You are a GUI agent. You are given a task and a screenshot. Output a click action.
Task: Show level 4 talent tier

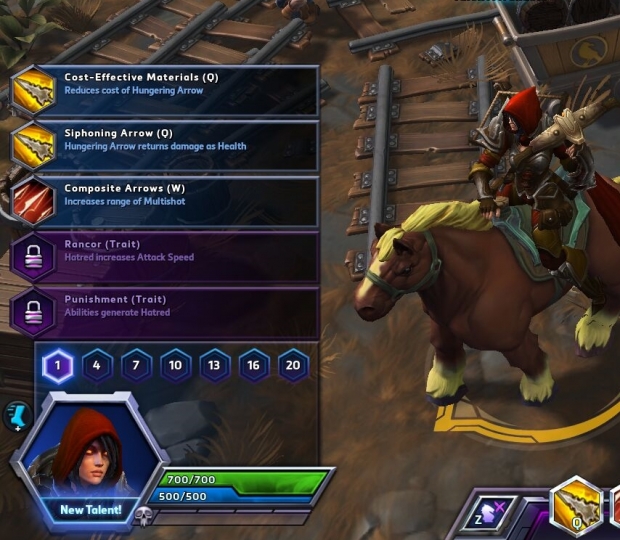click(96, 366)
